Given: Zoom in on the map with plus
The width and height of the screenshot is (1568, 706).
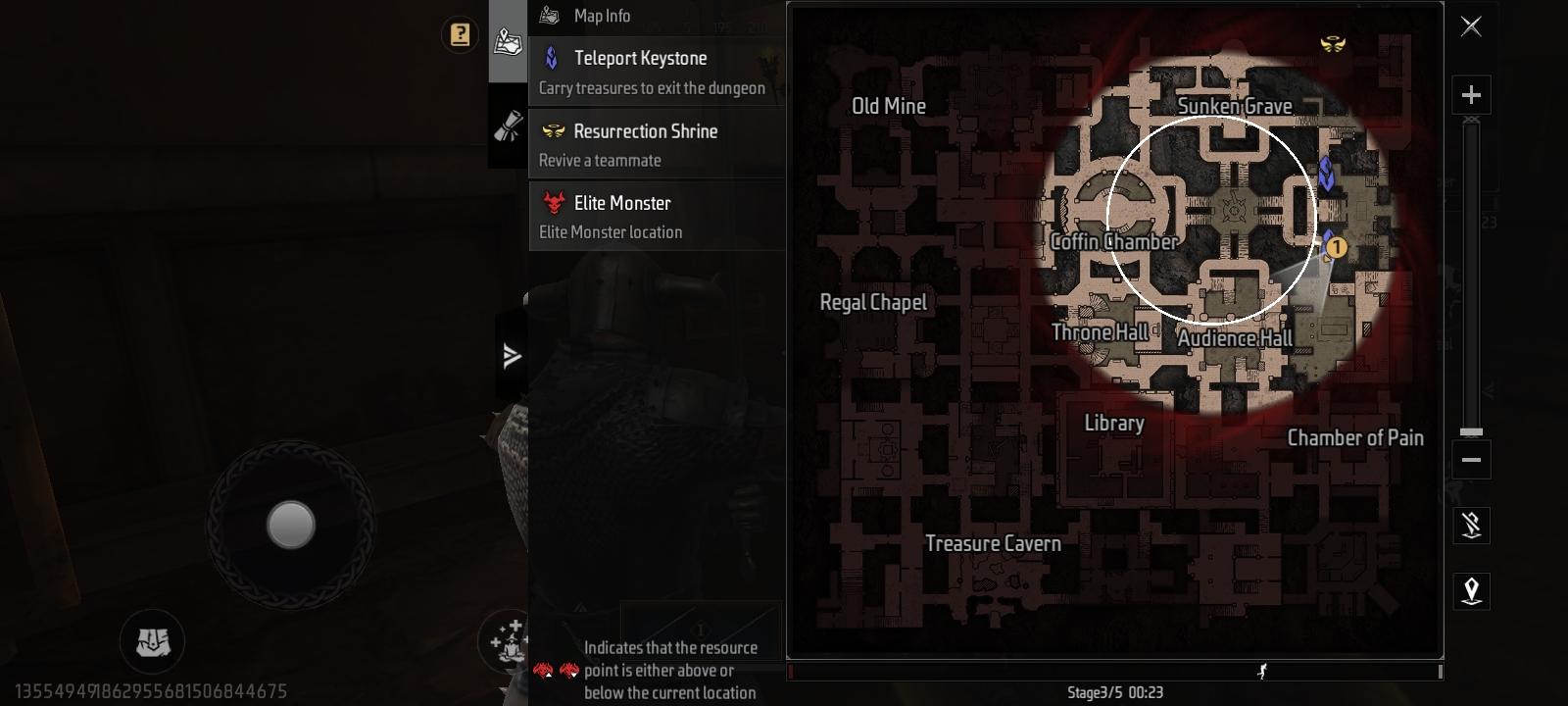Looking at the screenshot, I should coord(1471,95).
